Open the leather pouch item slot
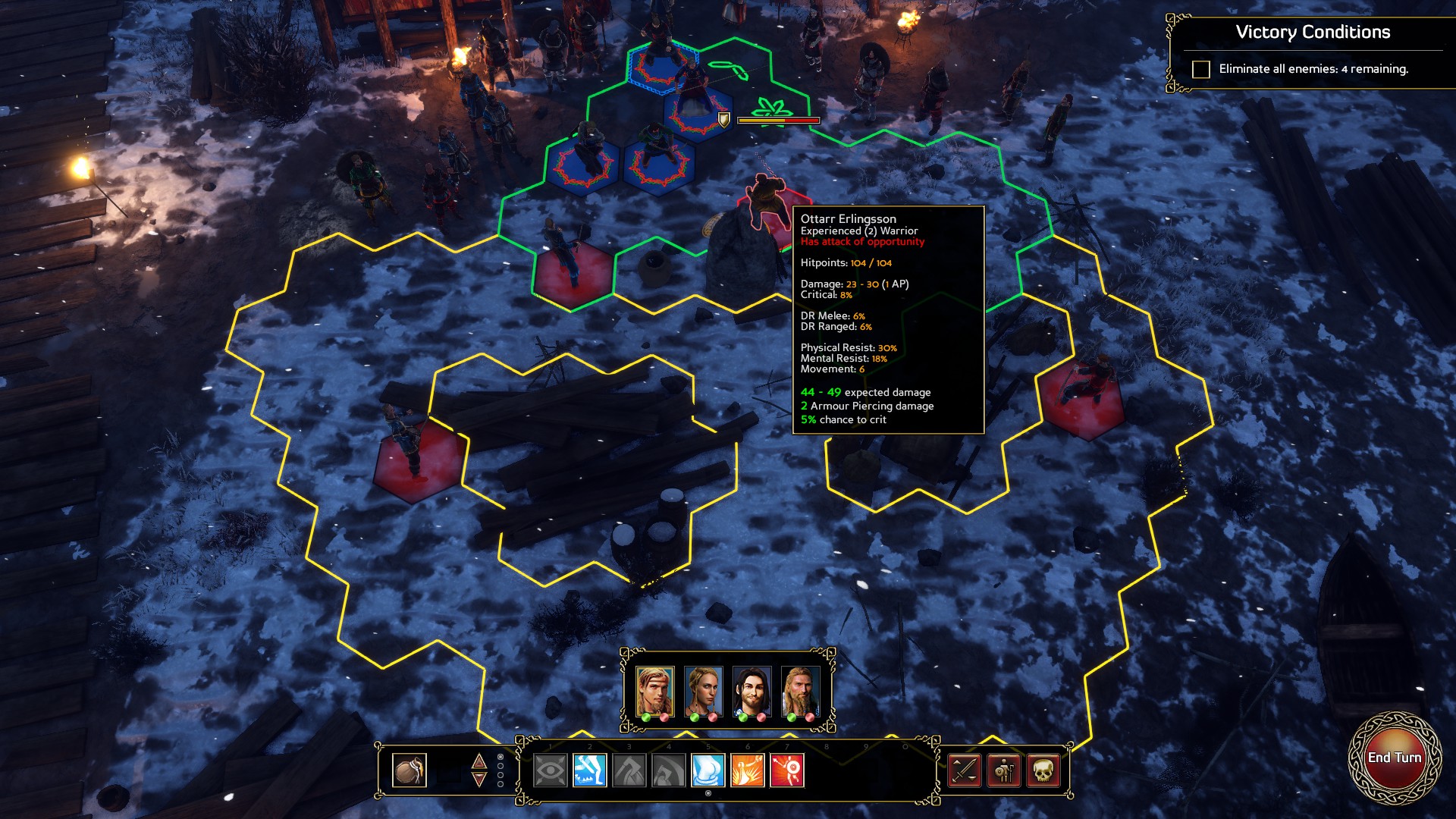 [409, 770]
